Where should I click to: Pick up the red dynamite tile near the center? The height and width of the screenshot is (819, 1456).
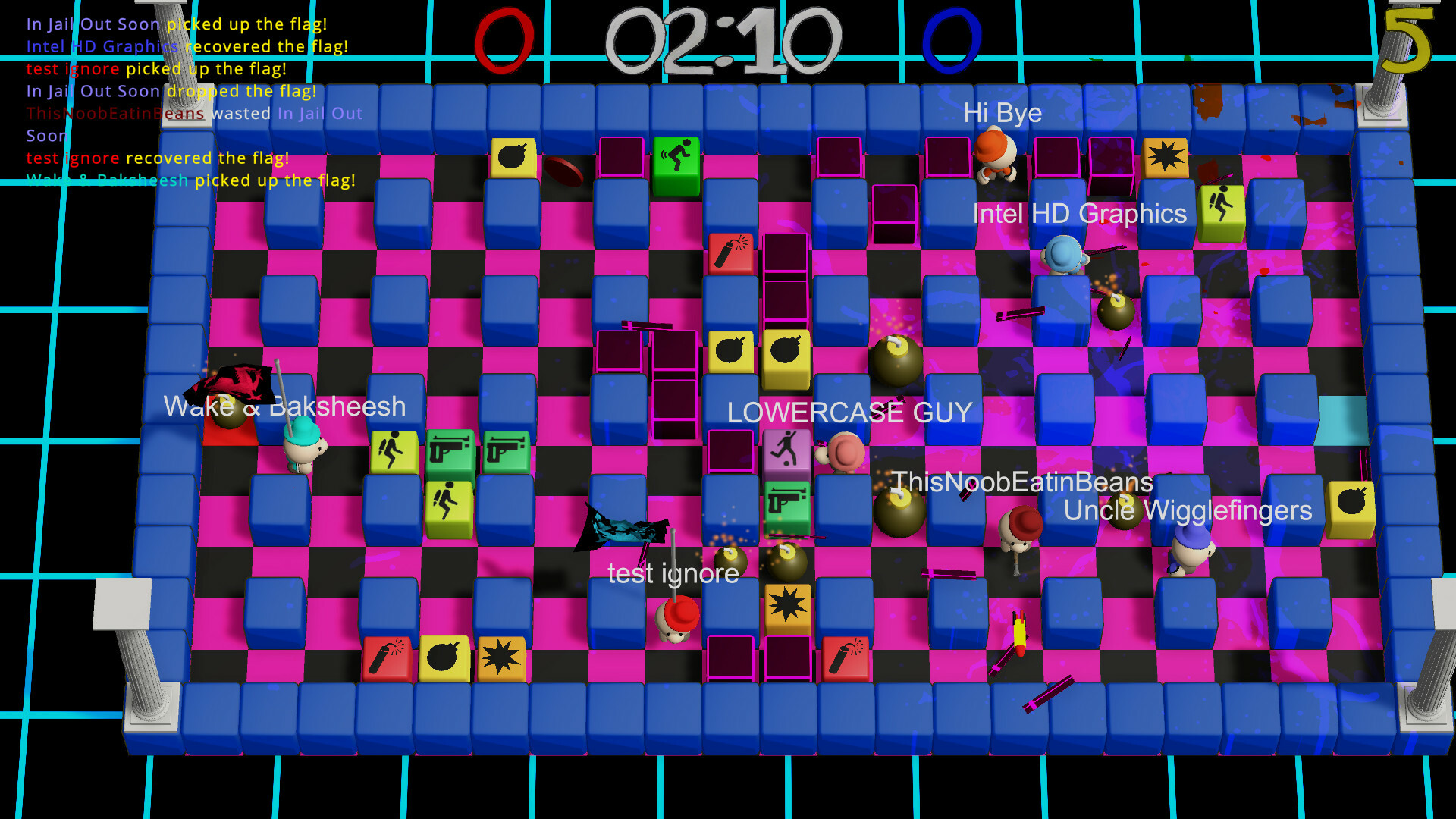pyautogui.click(x=730, y=250)
